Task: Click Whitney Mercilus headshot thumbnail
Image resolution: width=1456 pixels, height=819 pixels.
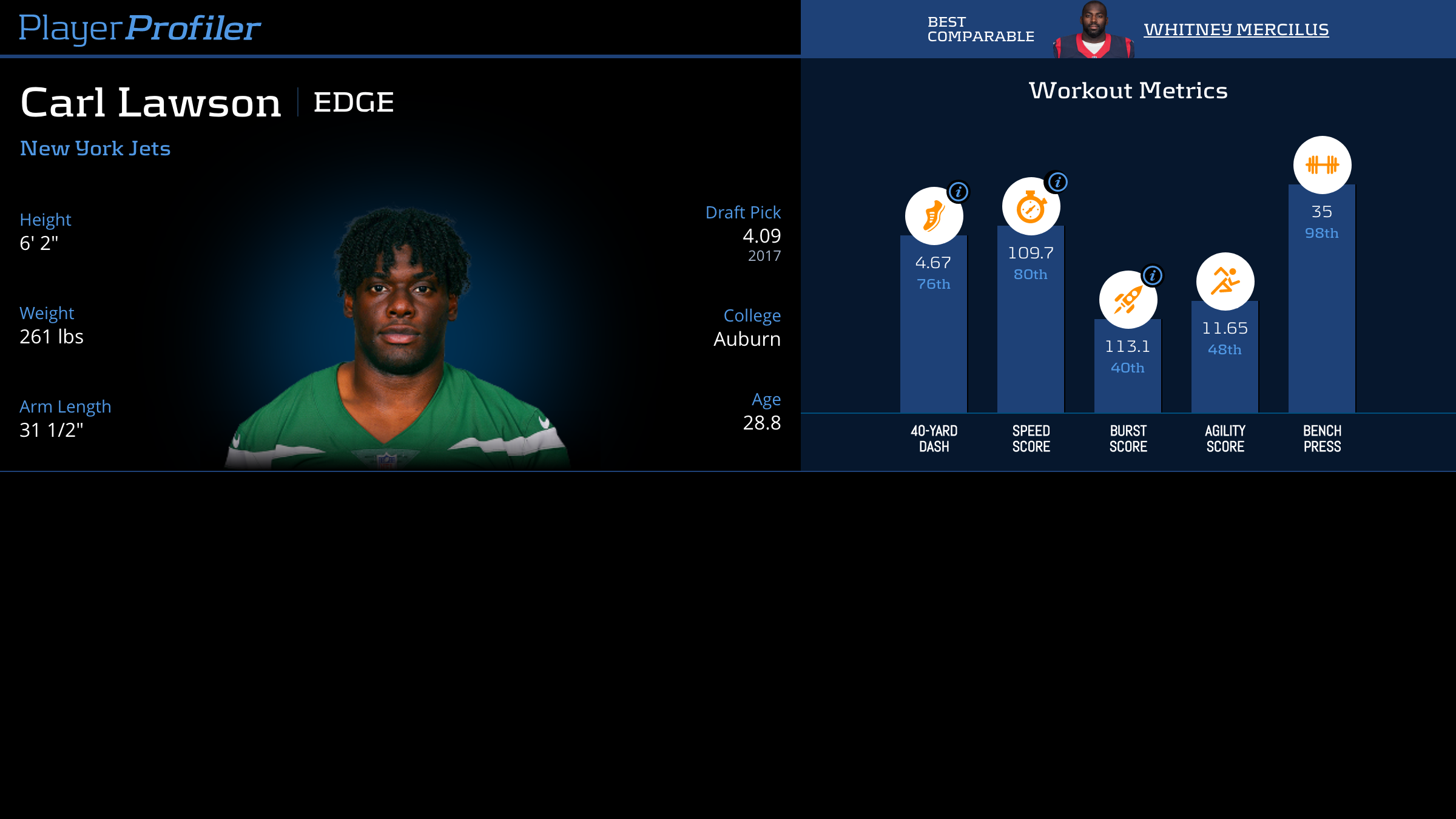Action: [1094, 30]
